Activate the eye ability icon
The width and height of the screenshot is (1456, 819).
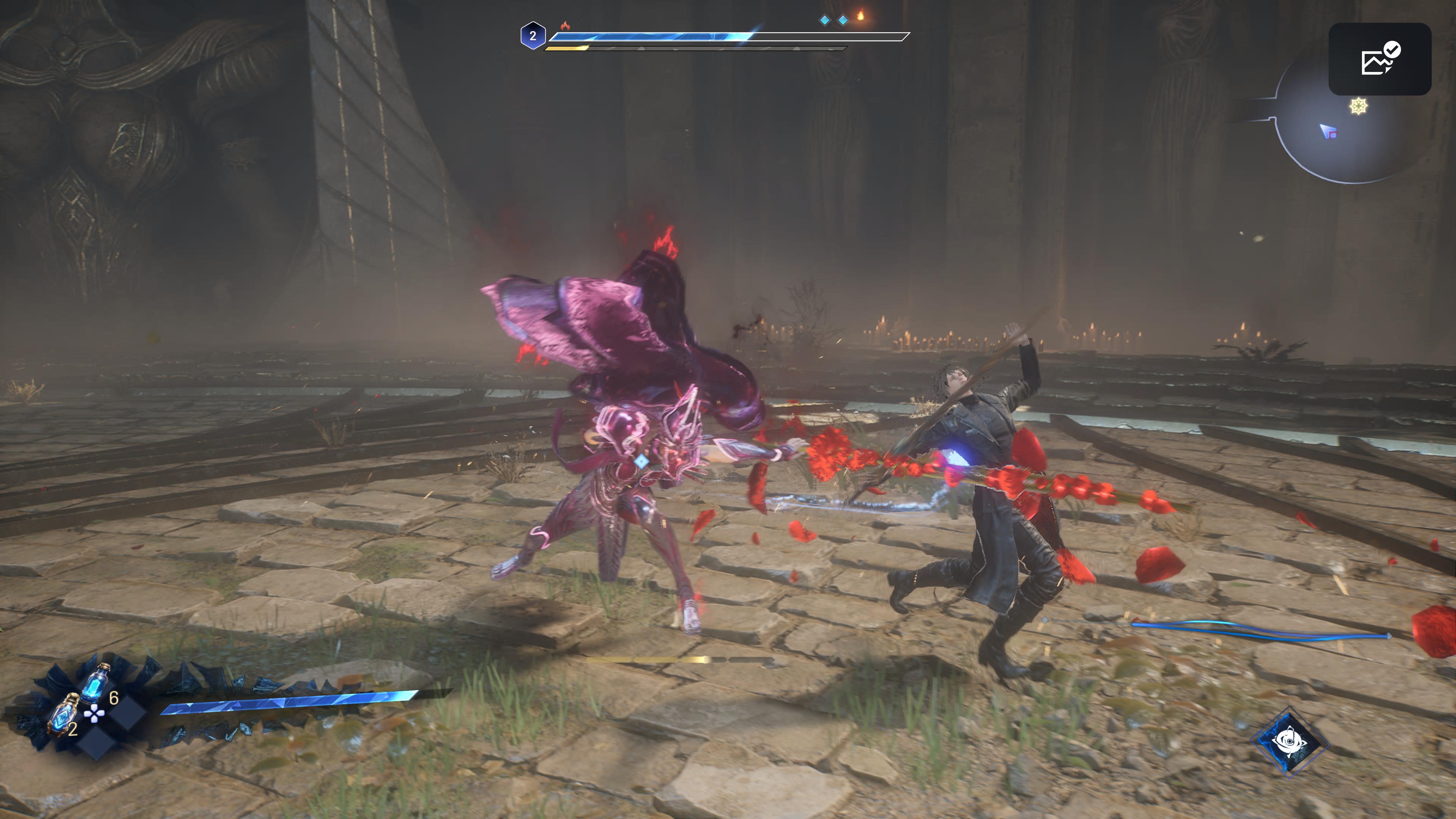point(1290,741)
